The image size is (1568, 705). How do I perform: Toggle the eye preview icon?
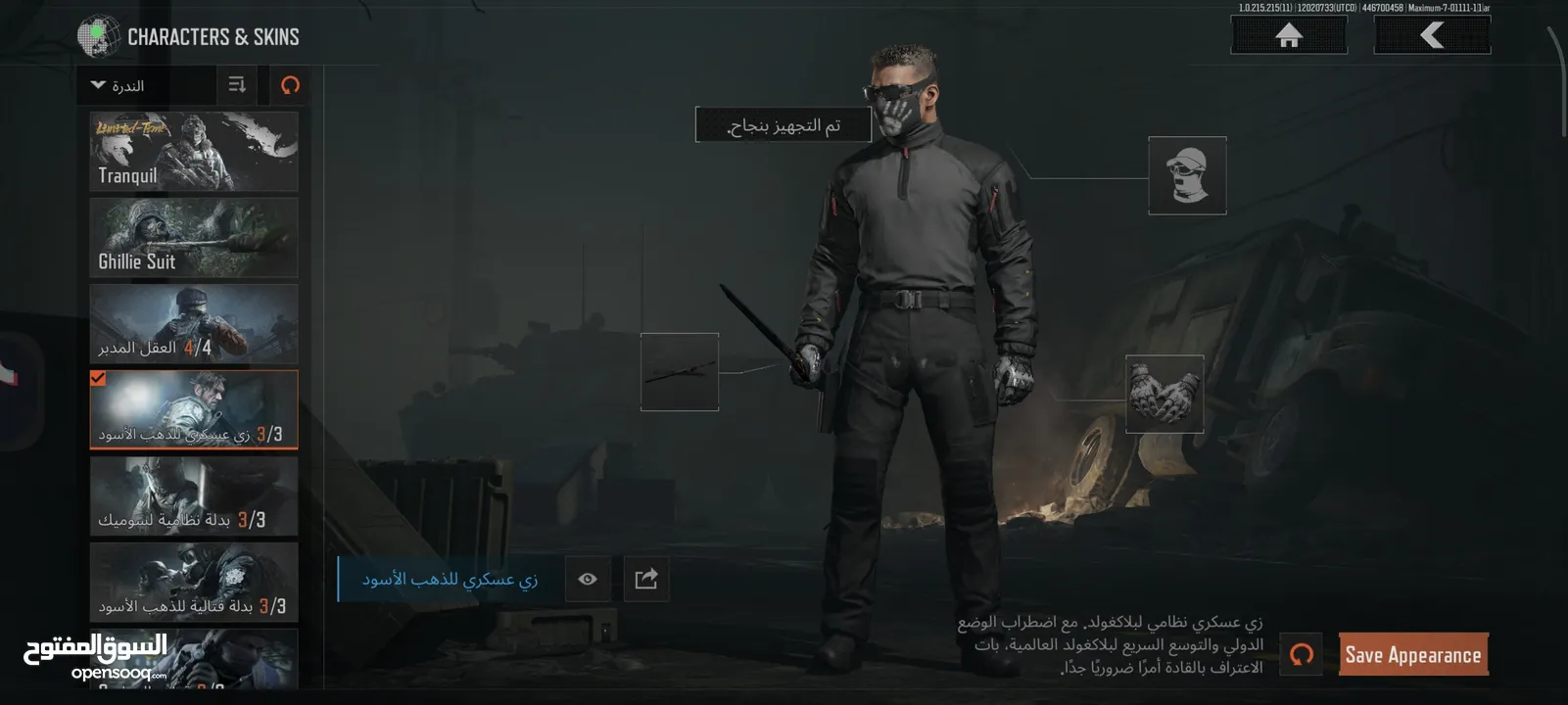coord(587,579)
